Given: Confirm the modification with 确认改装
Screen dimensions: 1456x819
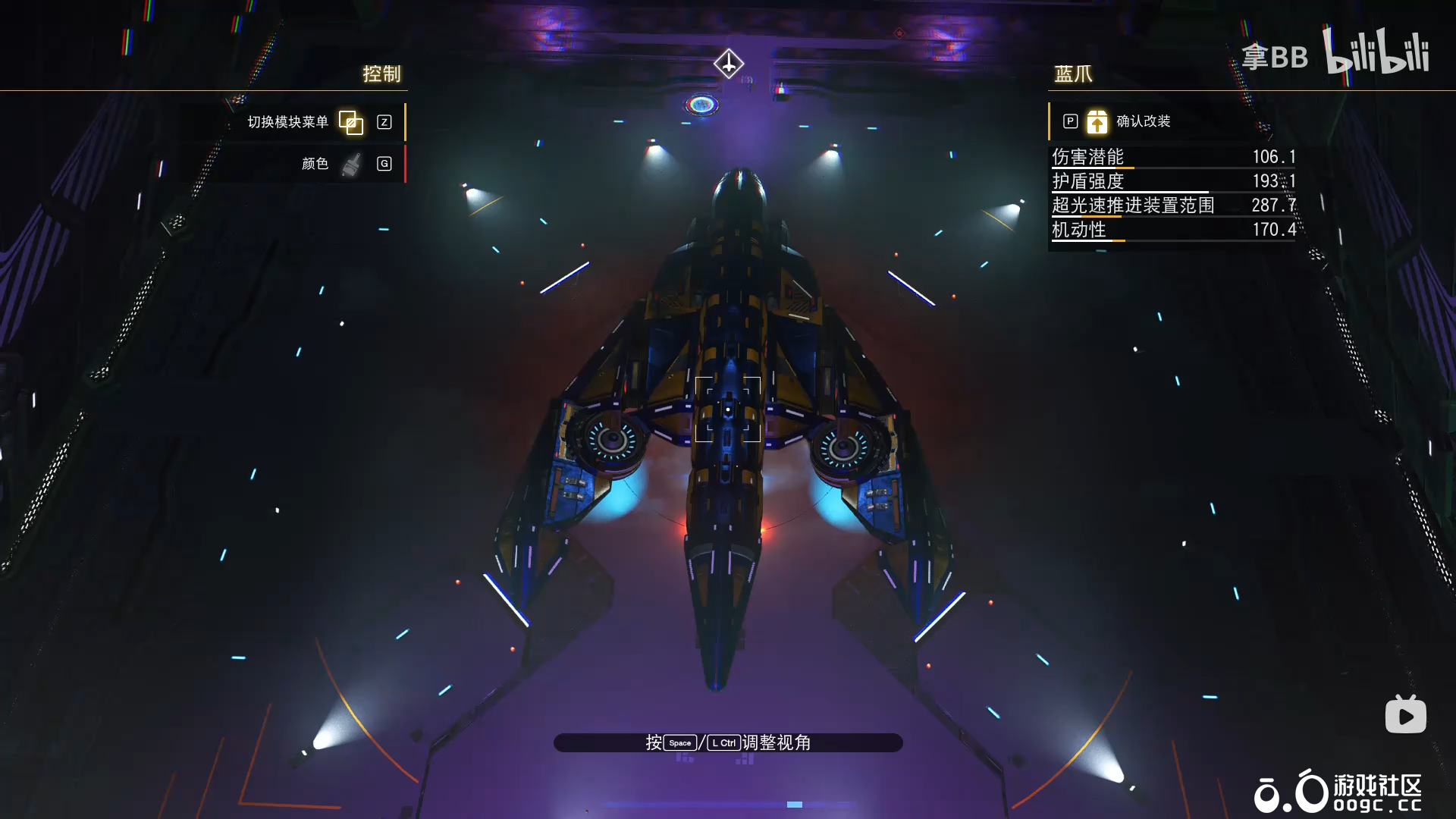Looking at the screenshot, I should pyautogui.click(x=1142, y=121).
